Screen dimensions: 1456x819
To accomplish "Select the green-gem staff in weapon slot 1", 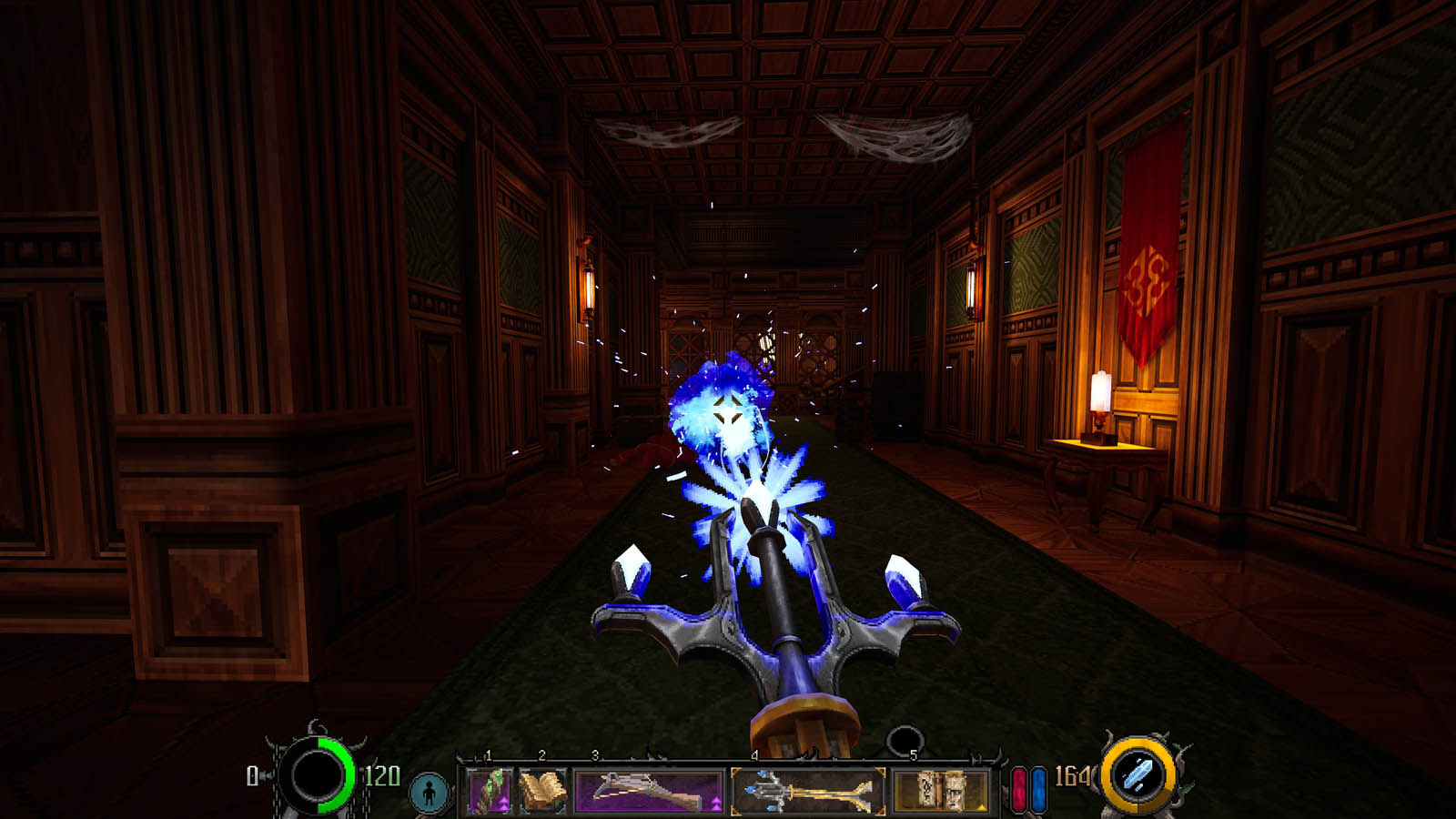I will pyautogui.click(x=488, y=789).
